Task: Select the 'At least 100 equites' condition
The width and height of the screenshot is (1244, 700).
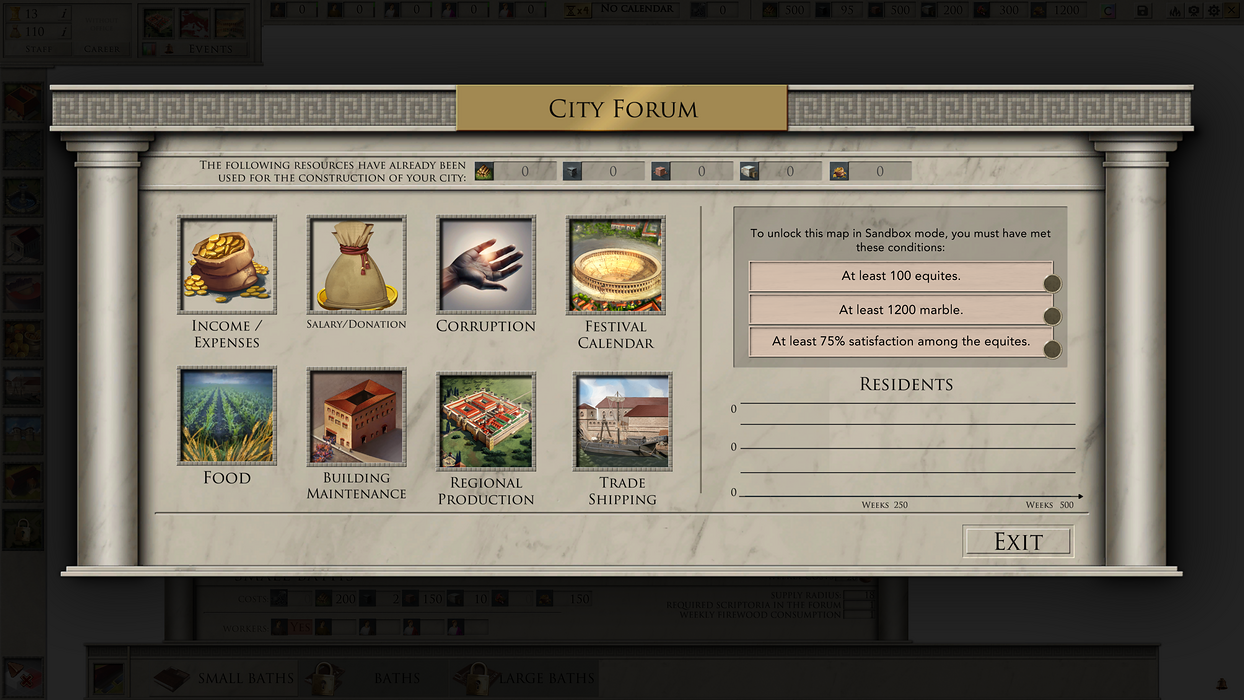Action: tap(900, 276)
